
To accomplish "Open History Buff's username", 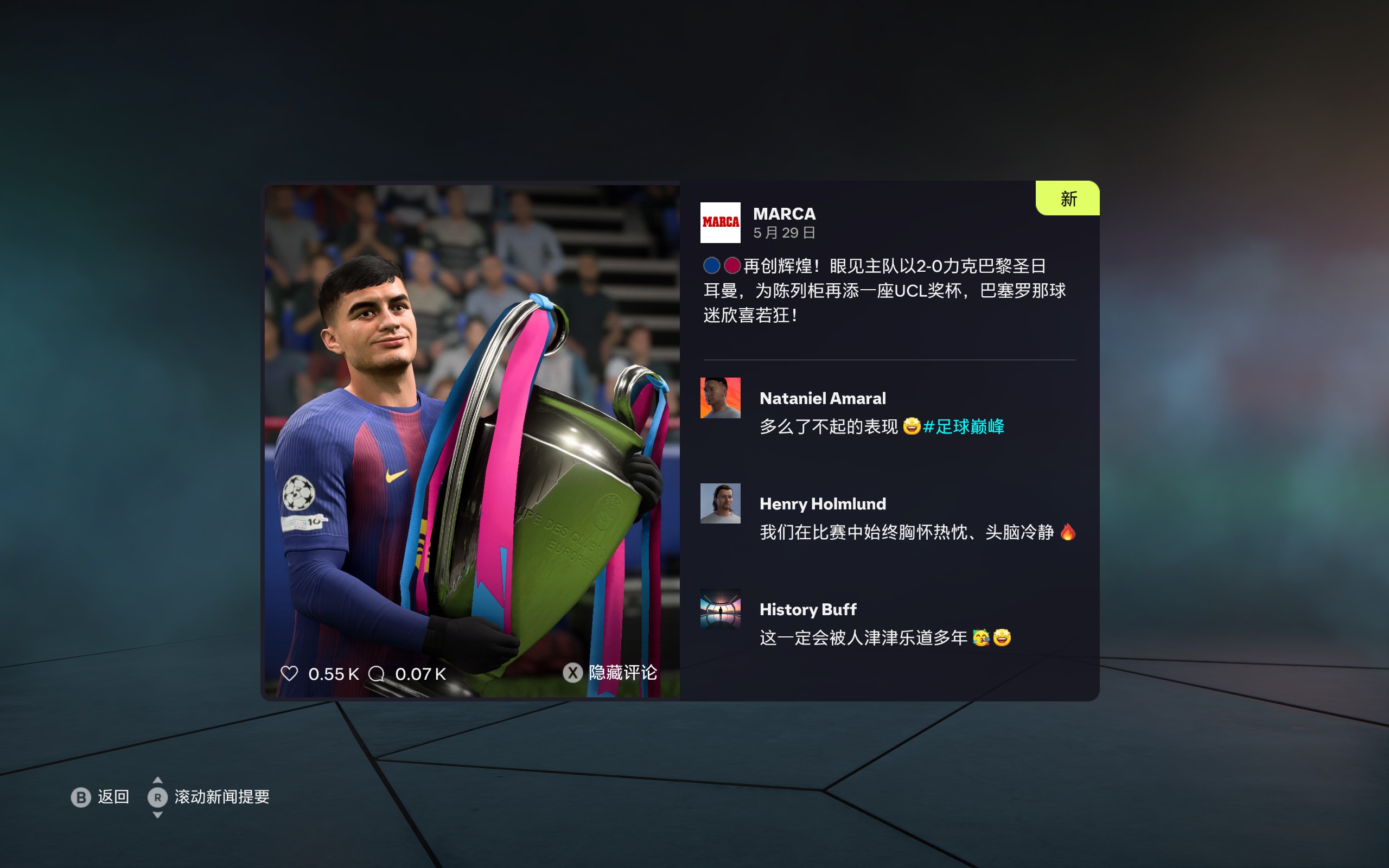I will 807,610.
